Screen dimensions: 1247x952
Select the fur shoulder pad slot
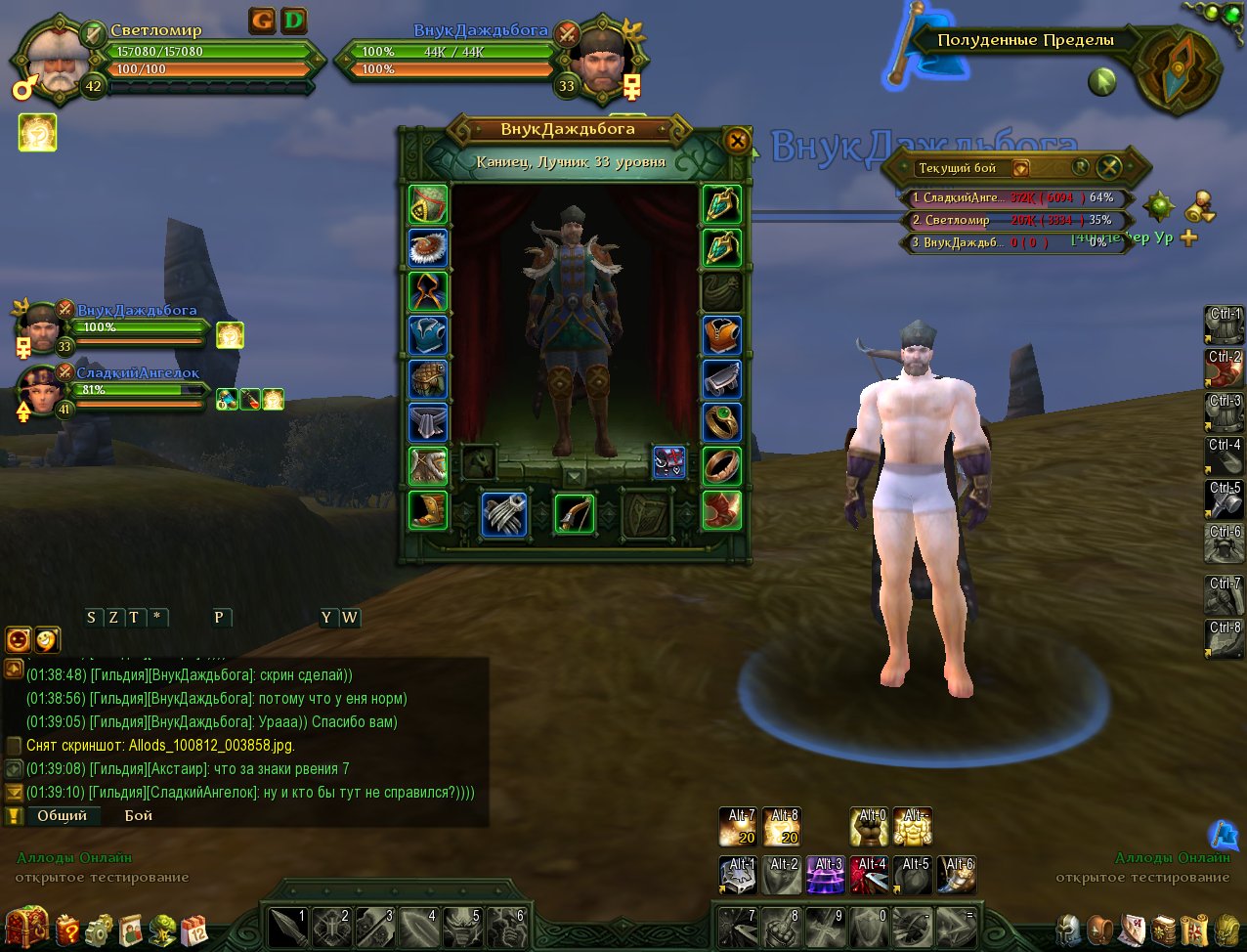click(x=428, y=248)
